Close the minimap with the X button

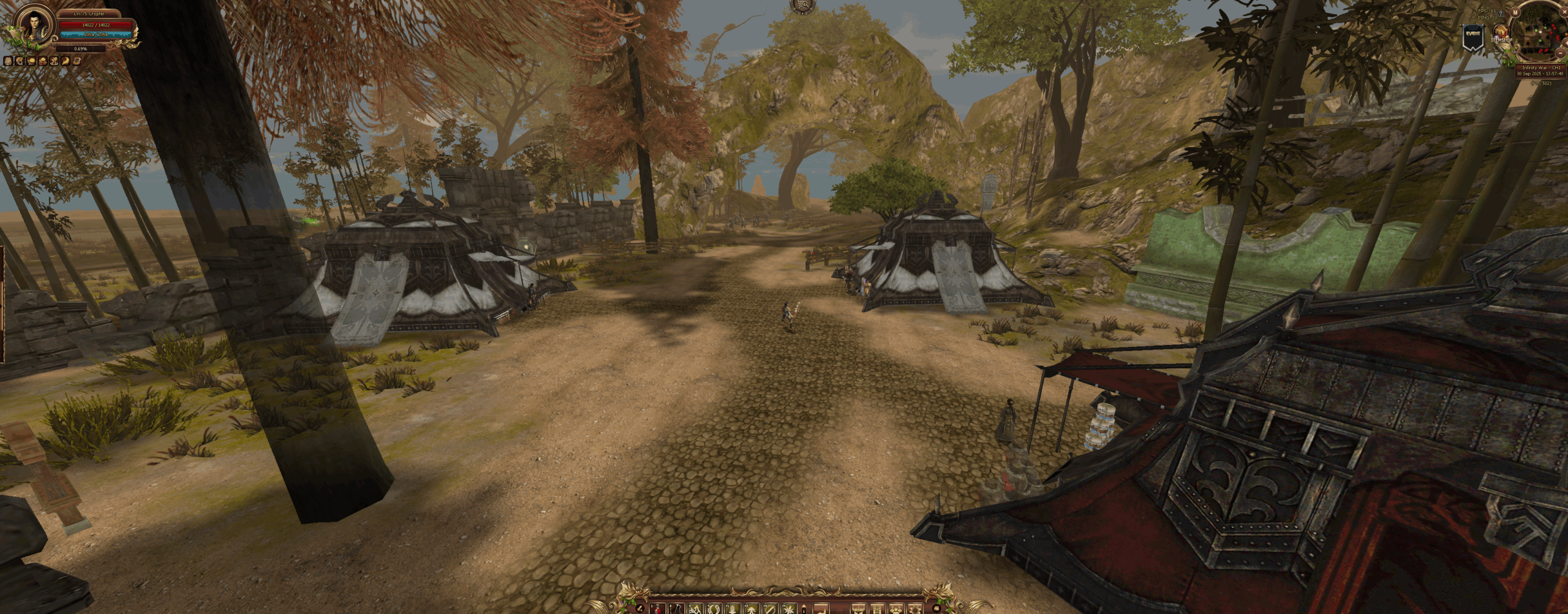coord(1564,12)
